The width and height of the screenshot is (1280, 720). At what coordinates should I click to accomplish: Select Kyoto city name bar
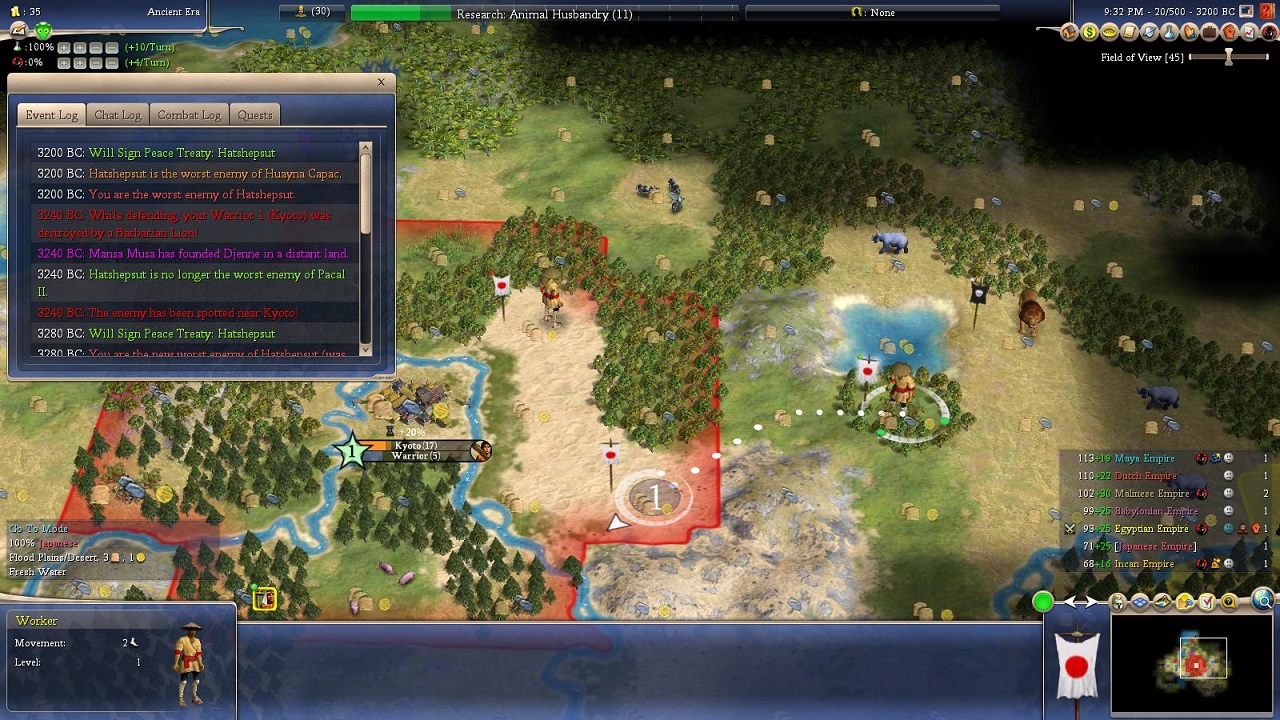pyautogui.click(x=415, y=446)
